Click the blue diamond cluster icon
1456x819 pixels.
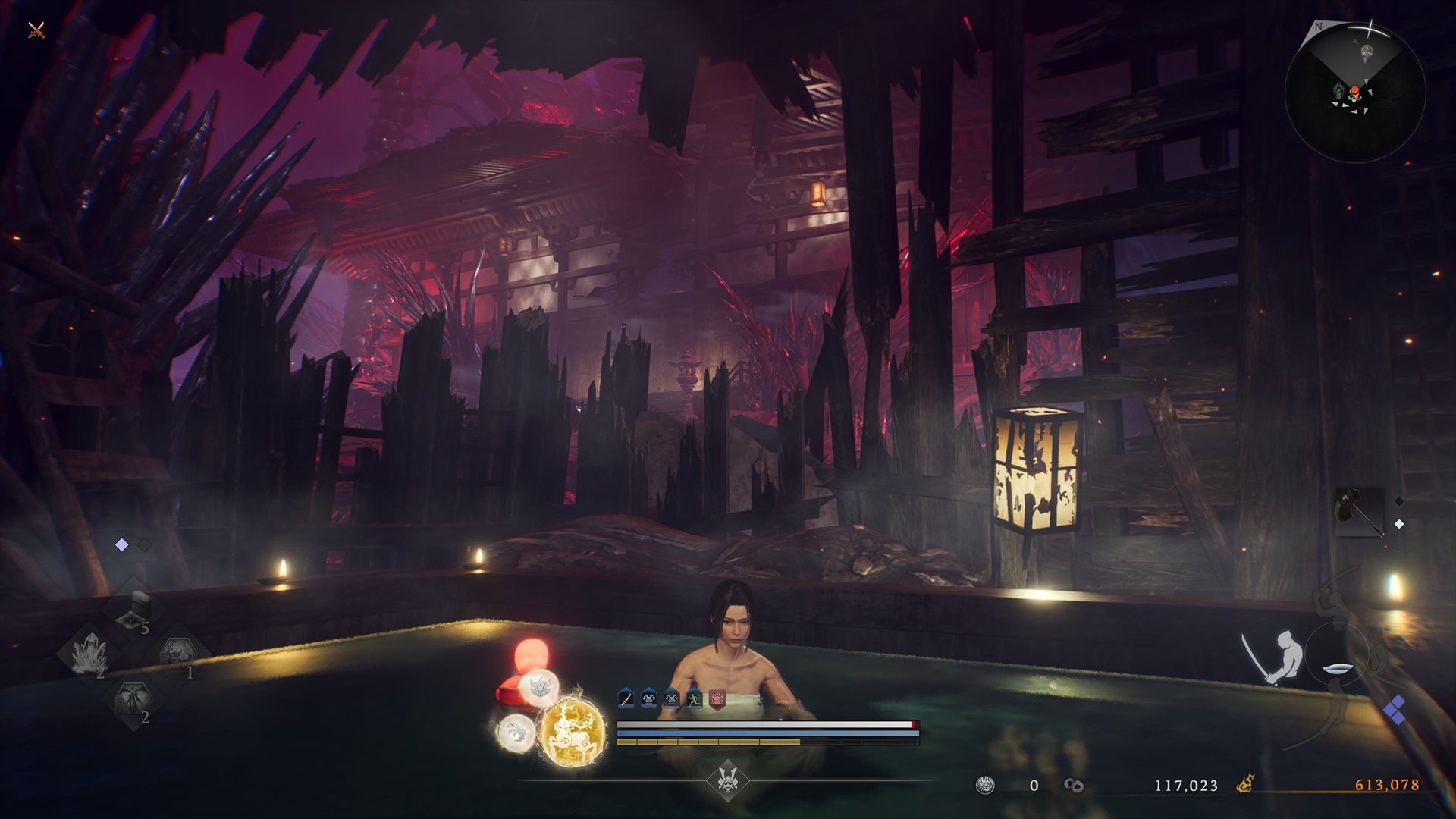[1395, 711]
